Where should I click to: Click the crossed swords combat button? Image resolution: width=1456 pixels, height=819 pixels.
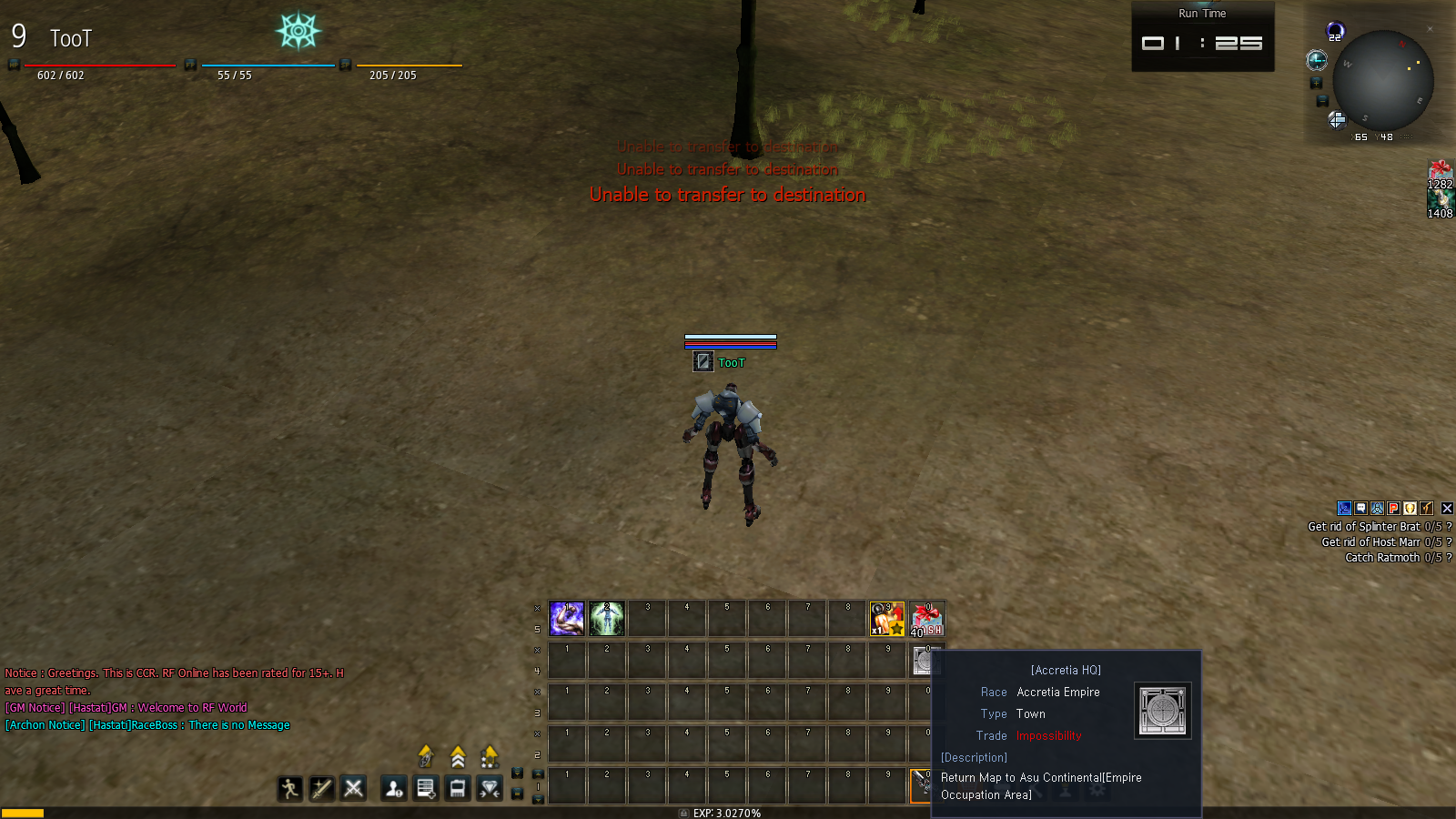354,788
